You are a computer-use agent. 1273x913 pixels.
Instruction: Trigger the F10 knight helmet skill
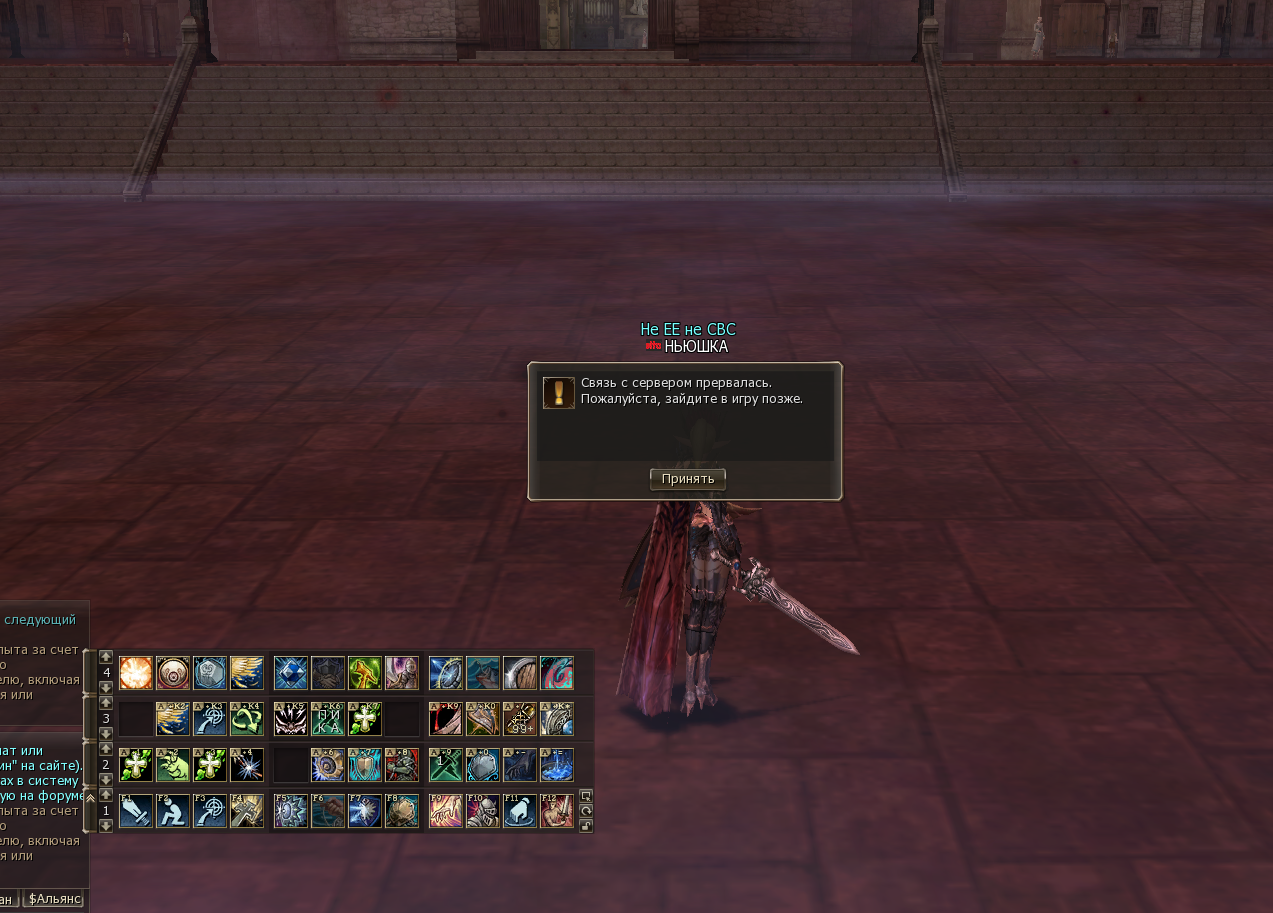tap(483, 811)
